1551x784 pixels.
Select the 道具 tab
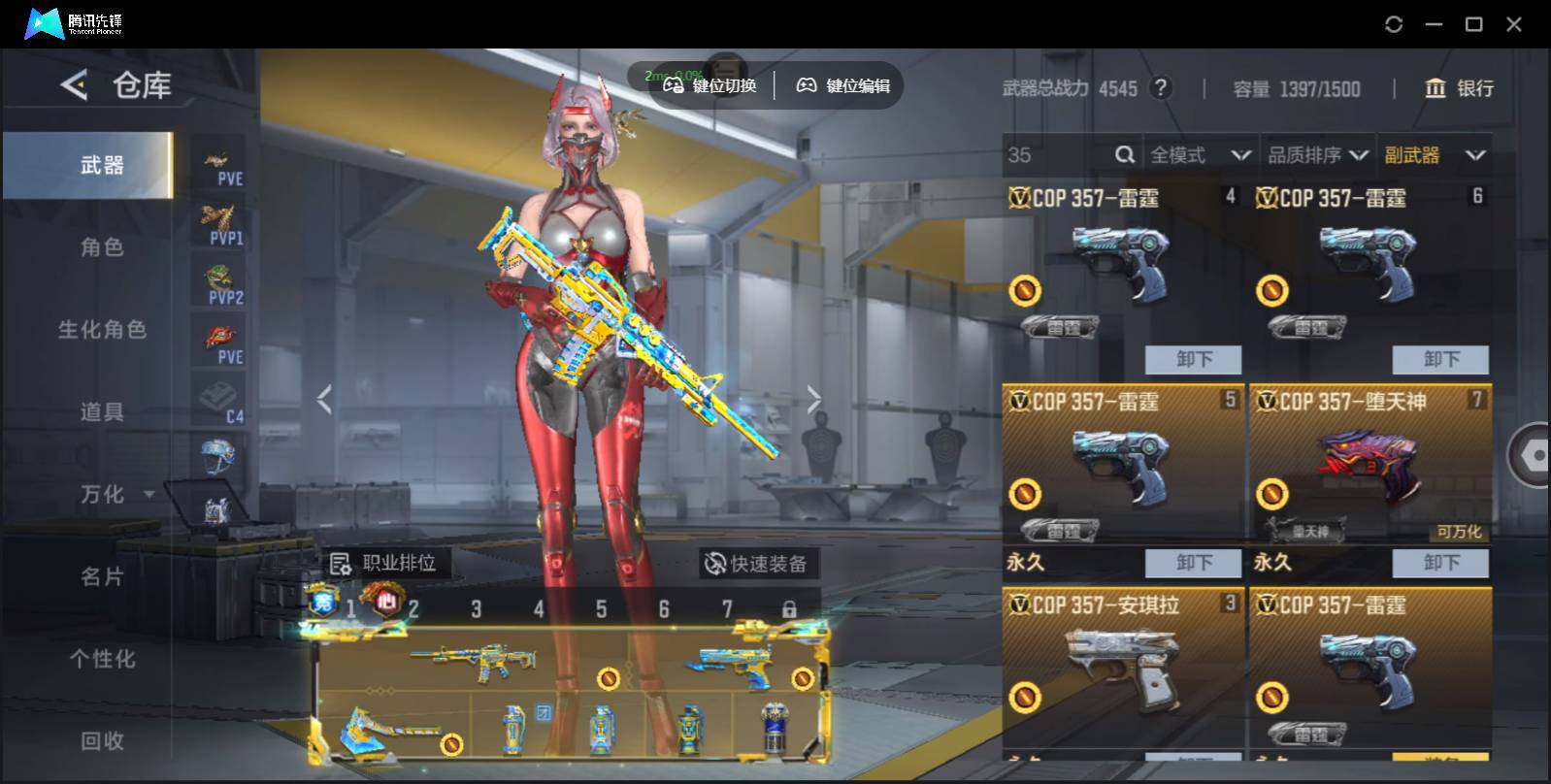tap(102, 412)
